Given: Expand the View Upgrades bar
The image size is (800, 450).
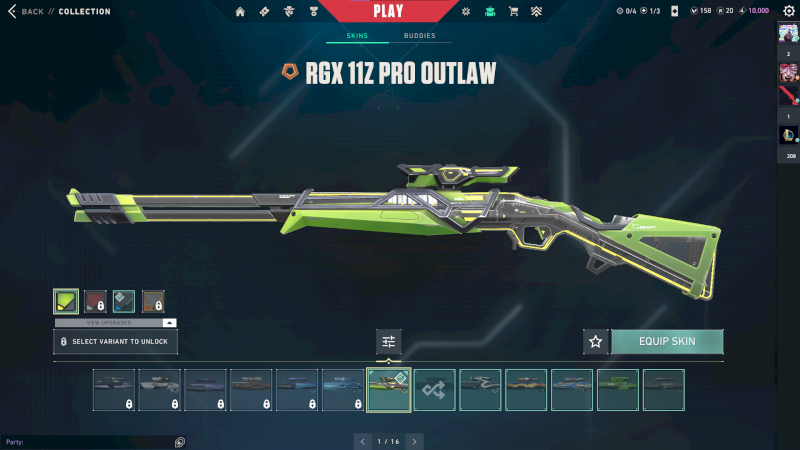Looking at the screenshot, I should pos(115,323).
